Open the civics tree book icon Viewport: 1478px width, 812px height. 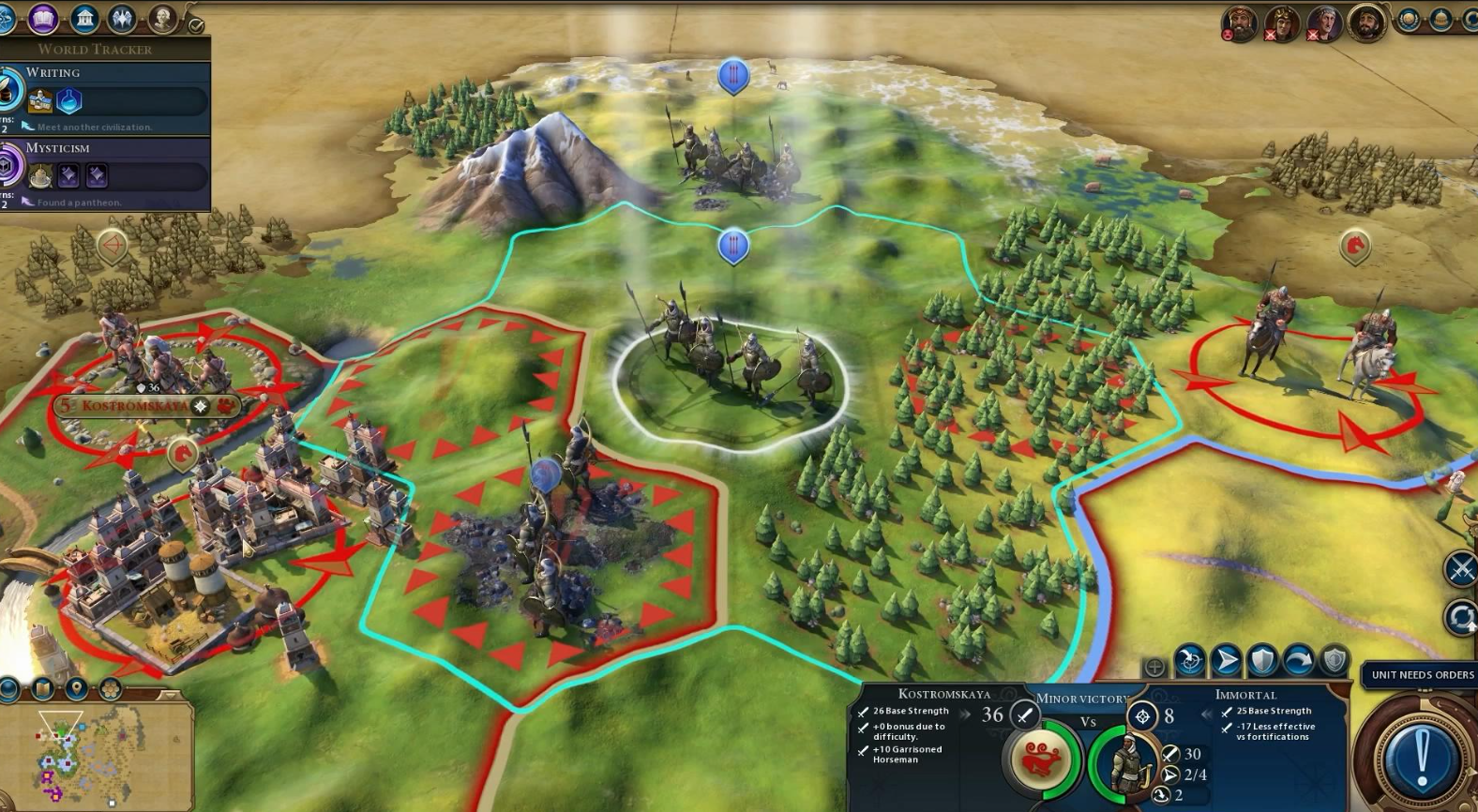pos(42,18)
